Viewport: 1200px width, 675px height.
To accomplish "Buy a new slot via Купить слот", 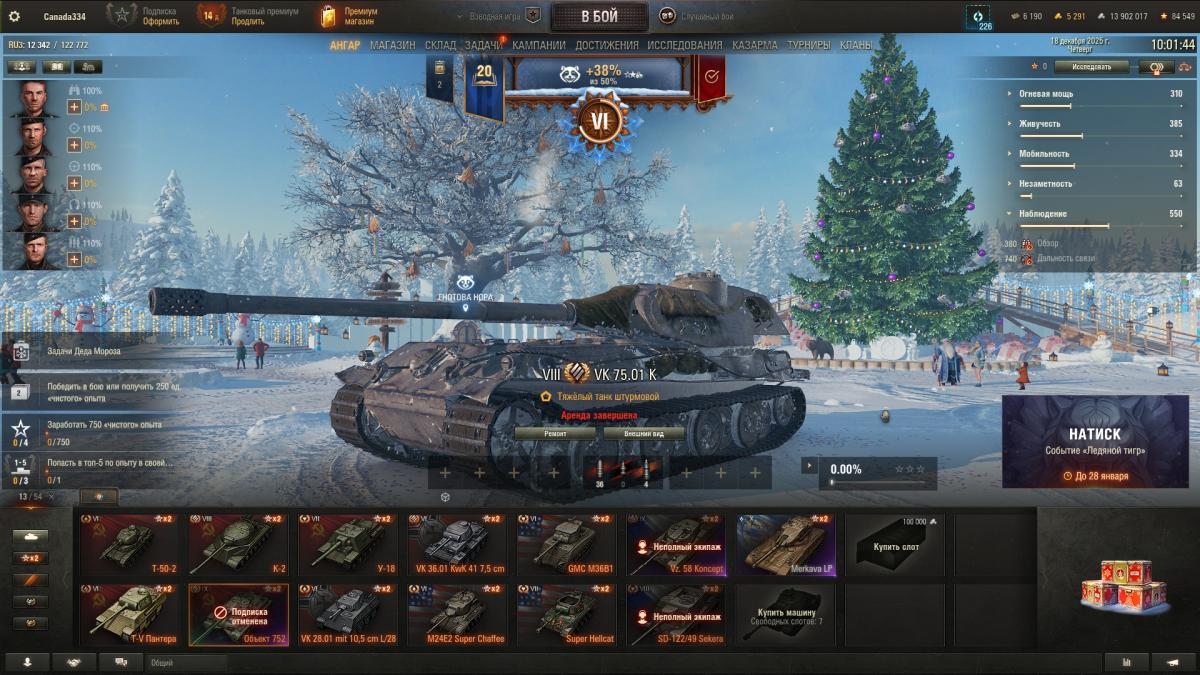I will click(x=894, y=545).
